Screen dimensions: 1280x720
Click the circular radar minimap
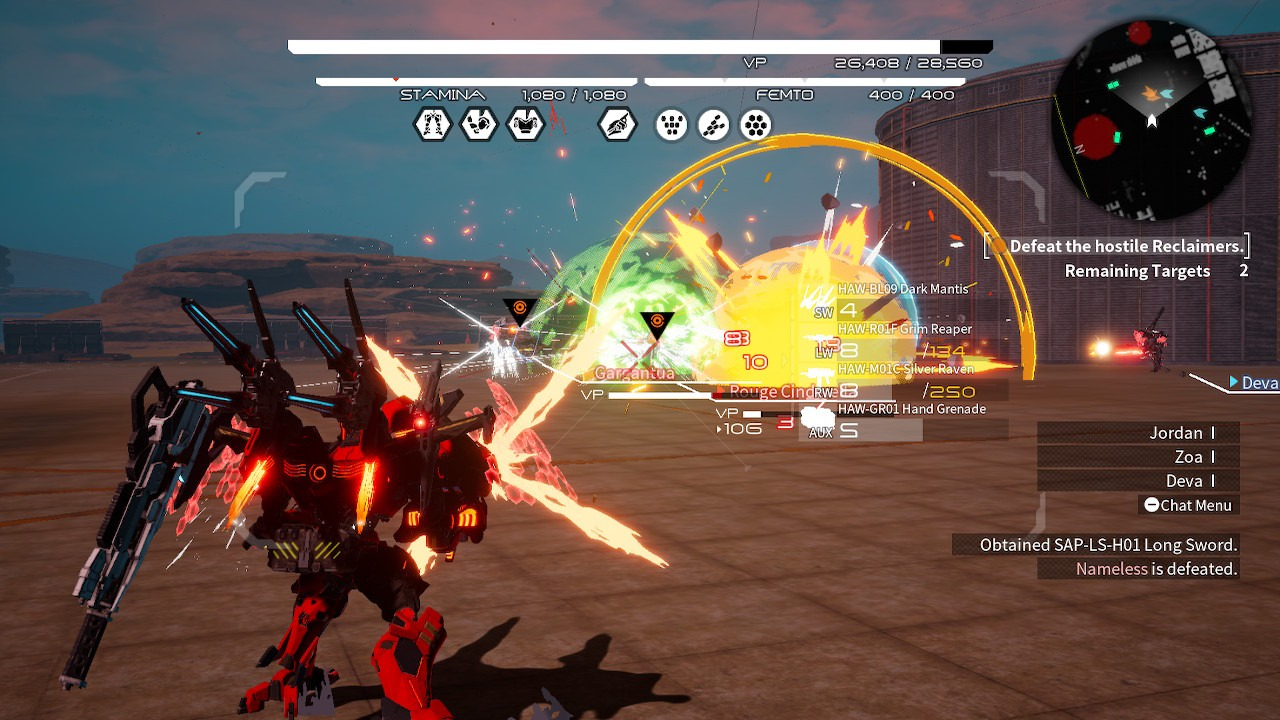point(1152,120)
